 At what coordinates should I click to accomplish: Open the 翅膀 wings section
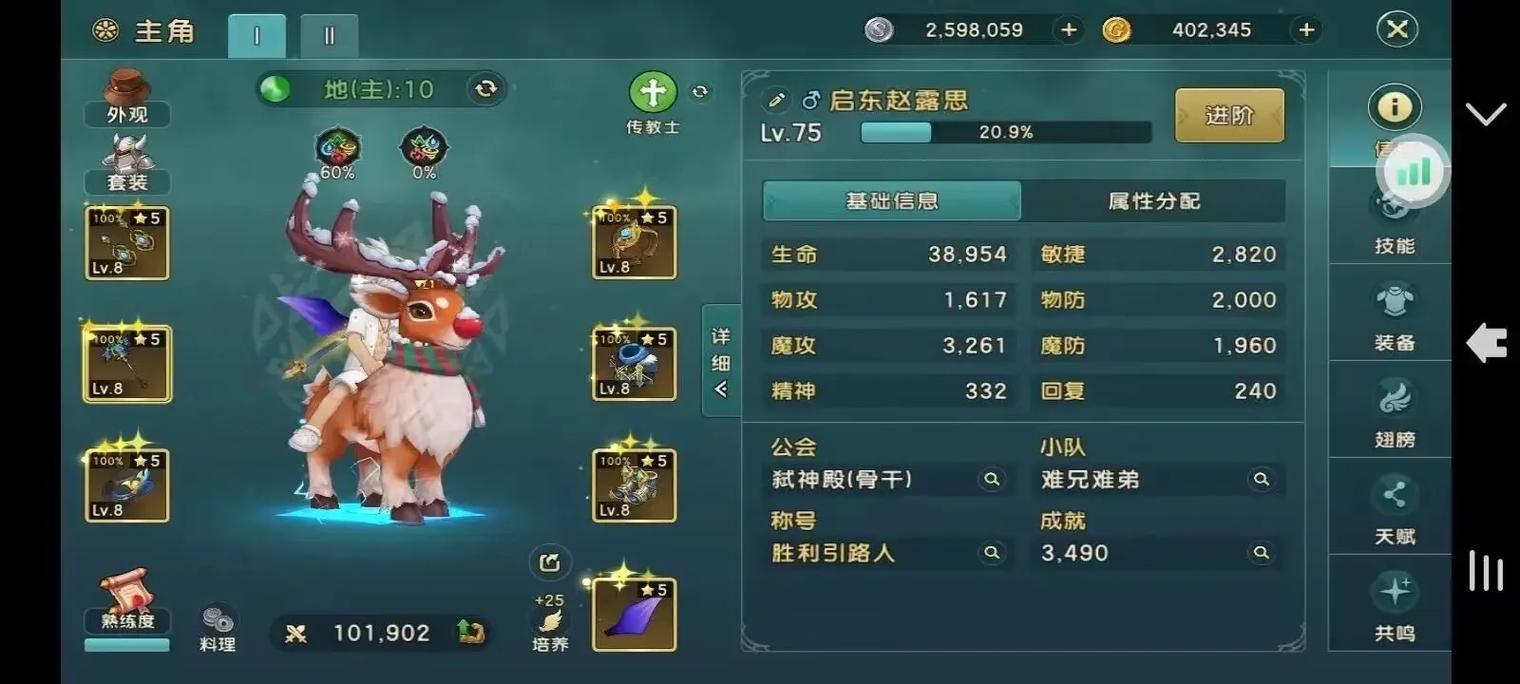point(1394,412)
